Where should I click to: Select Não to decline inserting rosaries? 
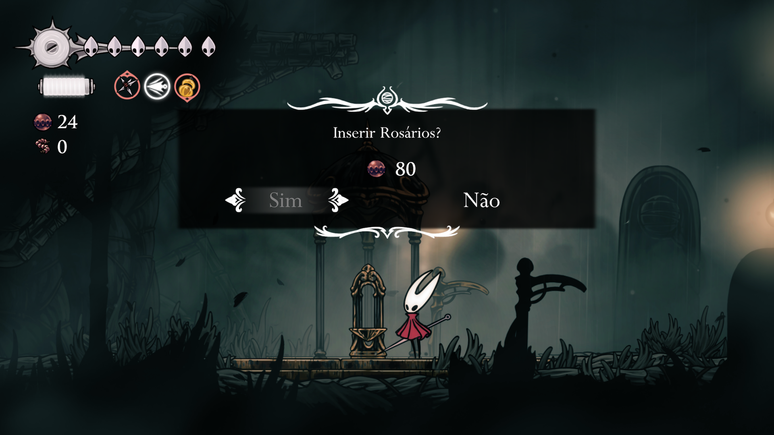coord(481,201)
